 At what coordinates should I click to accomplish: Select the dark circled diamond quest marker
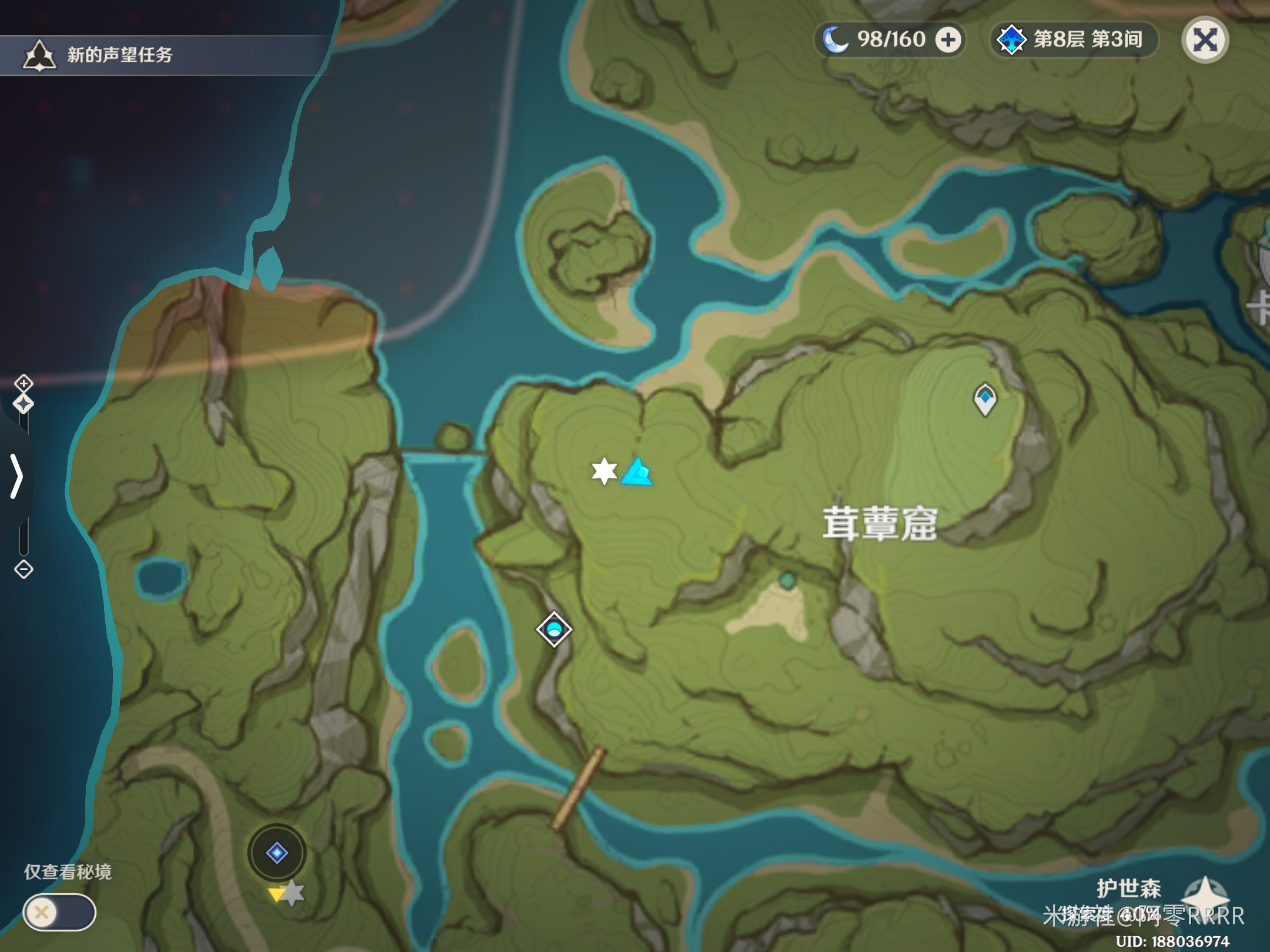point(277,852)
